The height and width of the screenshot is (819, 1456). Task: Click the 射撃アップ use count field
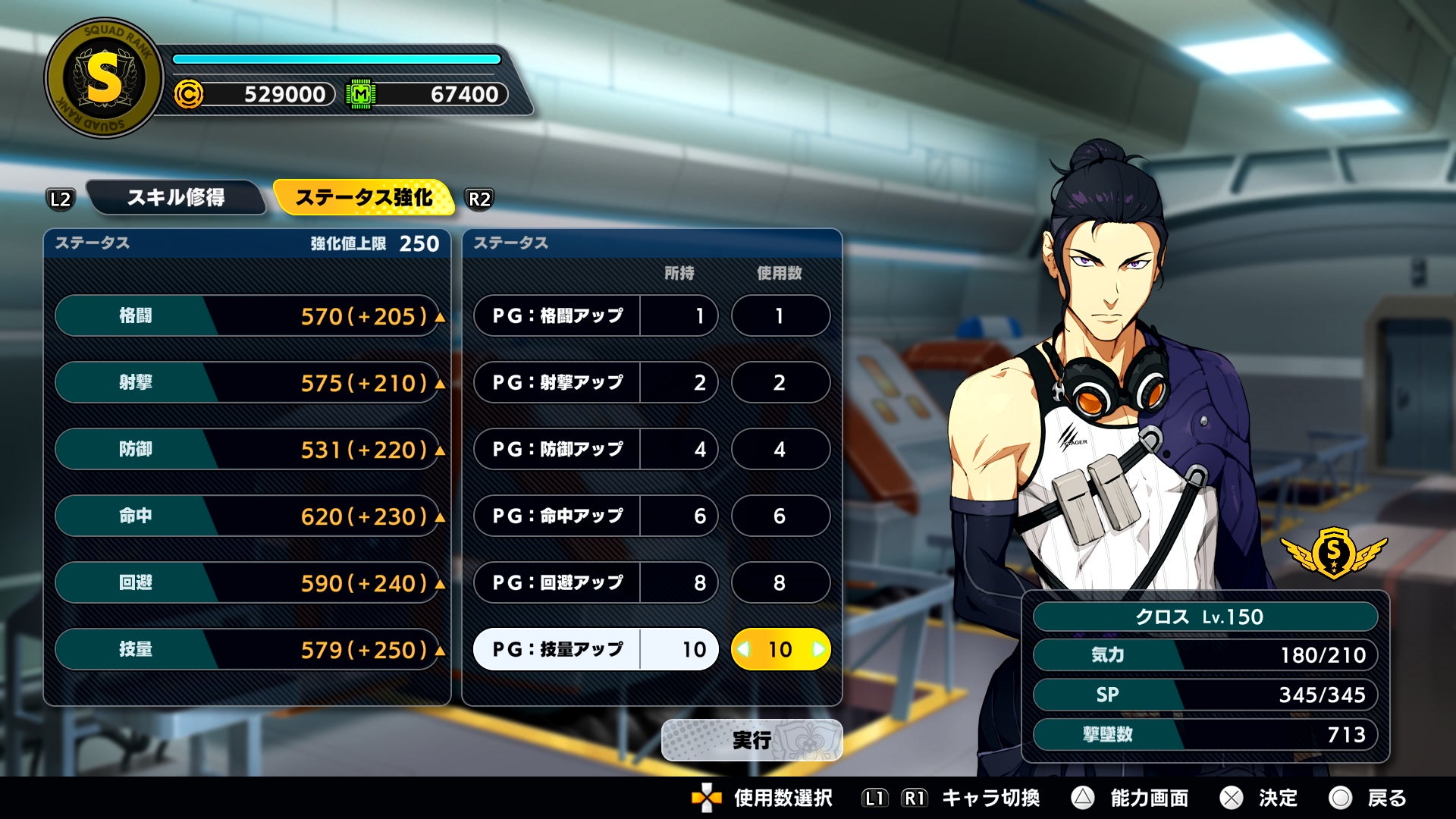(x=780, y=382)
